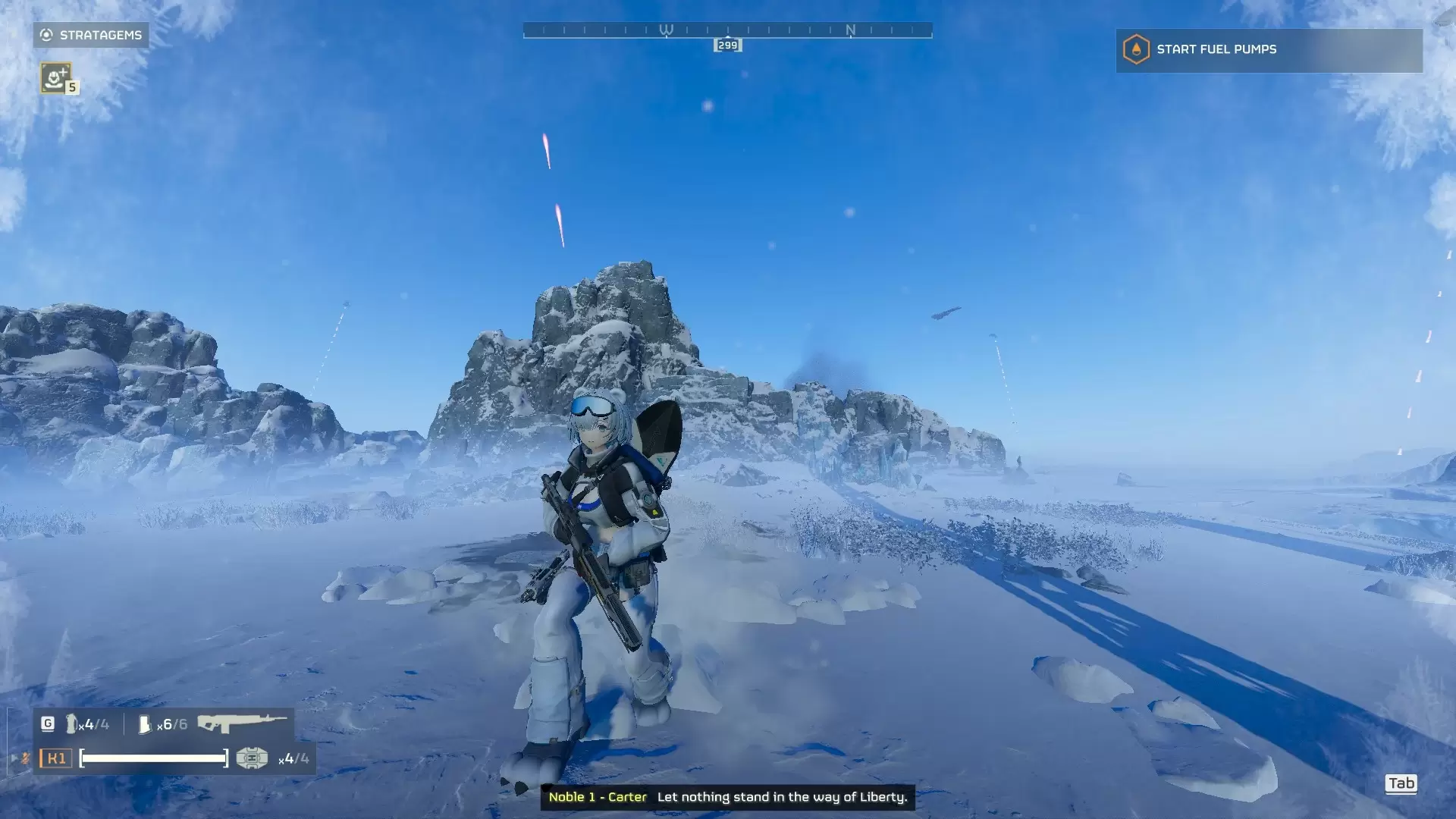This screenshot has height=819, width=1456.
Task: Click the fuel drop icon on the objective banner
Action: (1134, 50)
